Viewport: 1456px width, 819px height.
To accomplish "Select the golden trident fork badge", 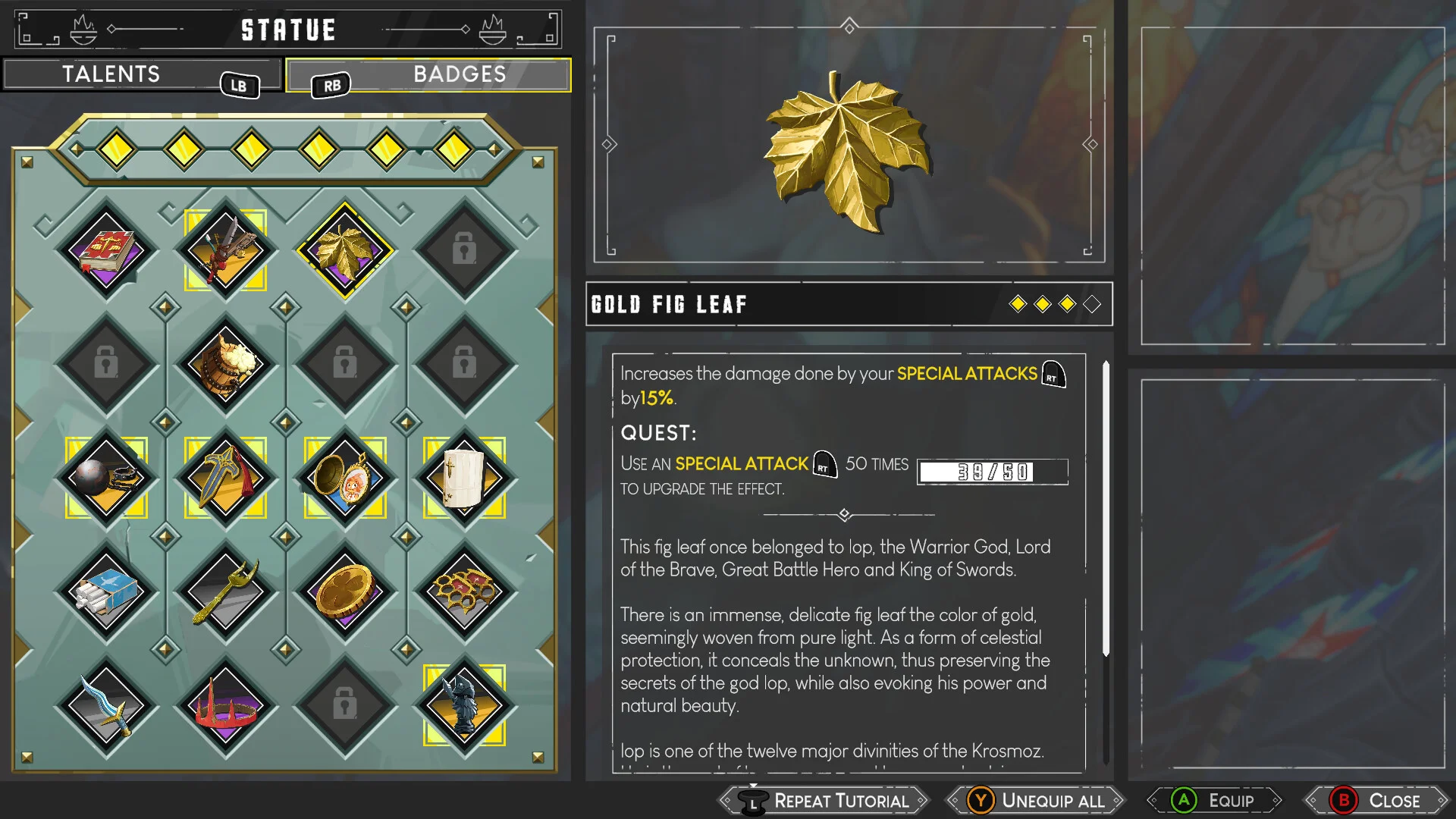I will 225,592.
